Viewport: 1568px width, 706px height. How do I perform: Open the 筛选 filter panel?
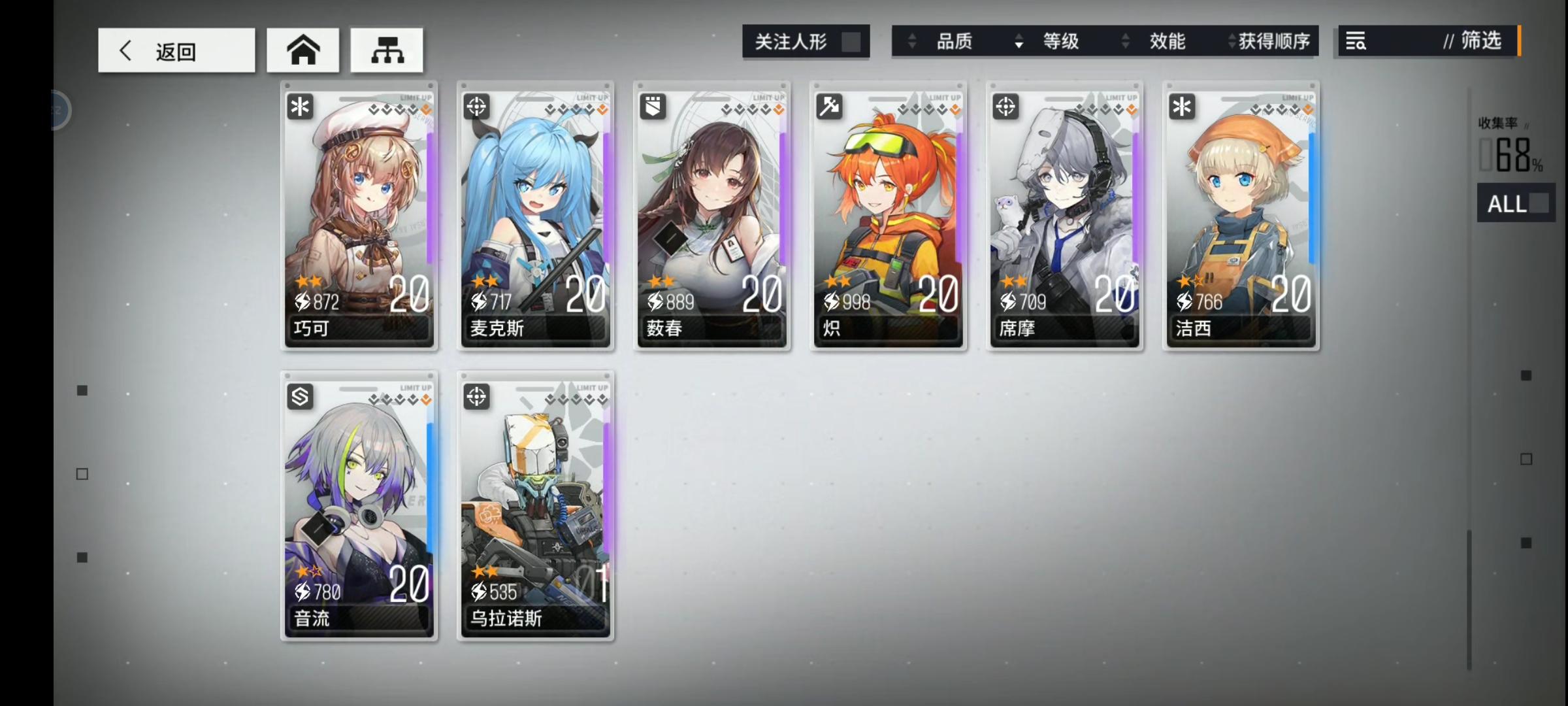(x=1483, y=41)
